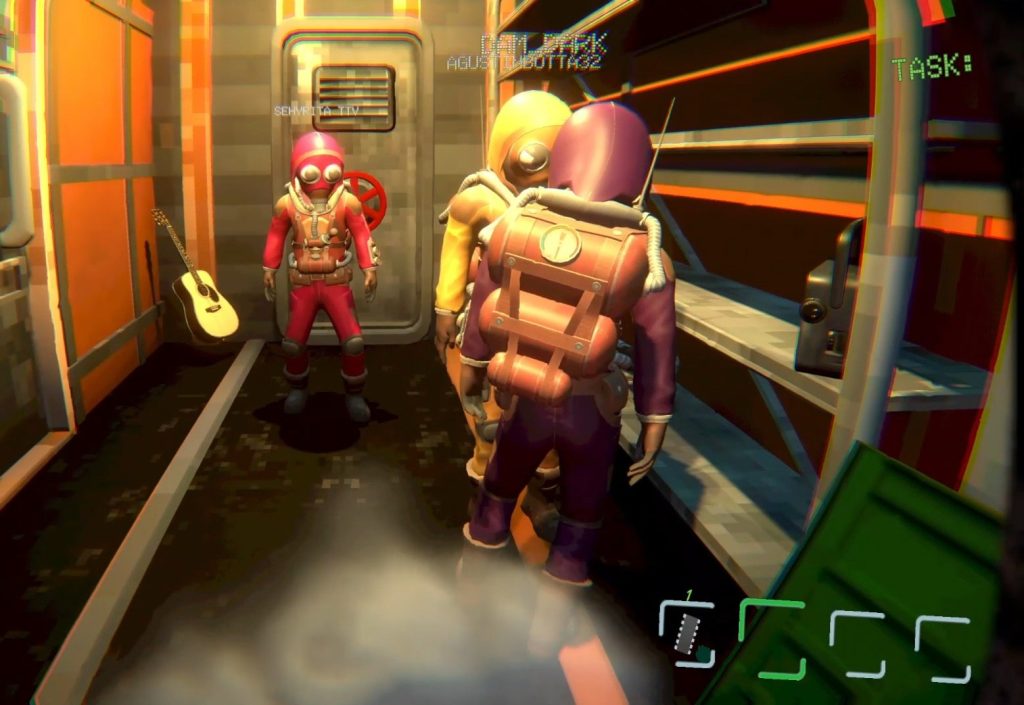Select the microchip item in the inventory slot
The height and width of the screenshot is (705, 1024).
(686, 633)
